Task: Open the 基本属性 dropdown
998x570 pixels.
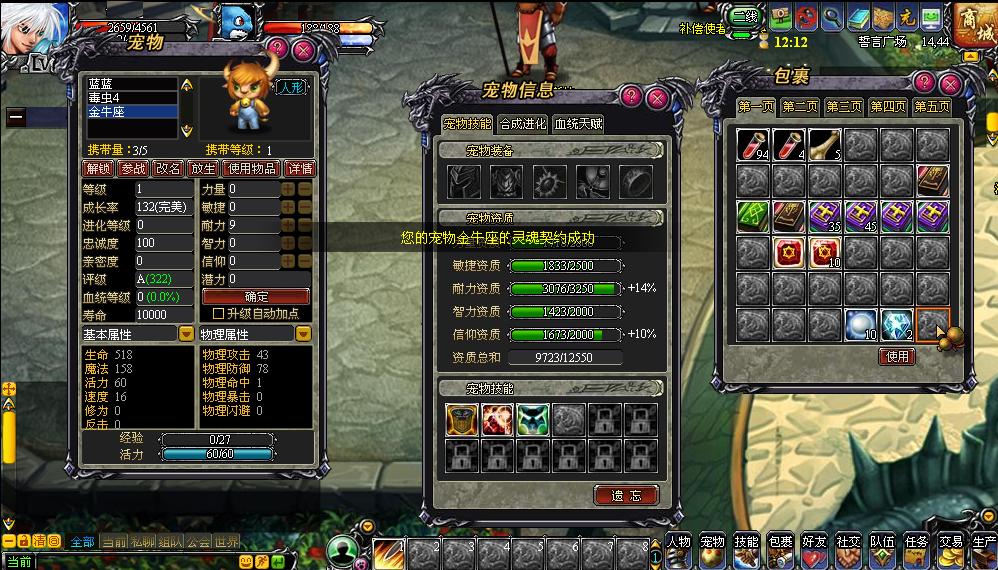Action: [x=186, y=334]
